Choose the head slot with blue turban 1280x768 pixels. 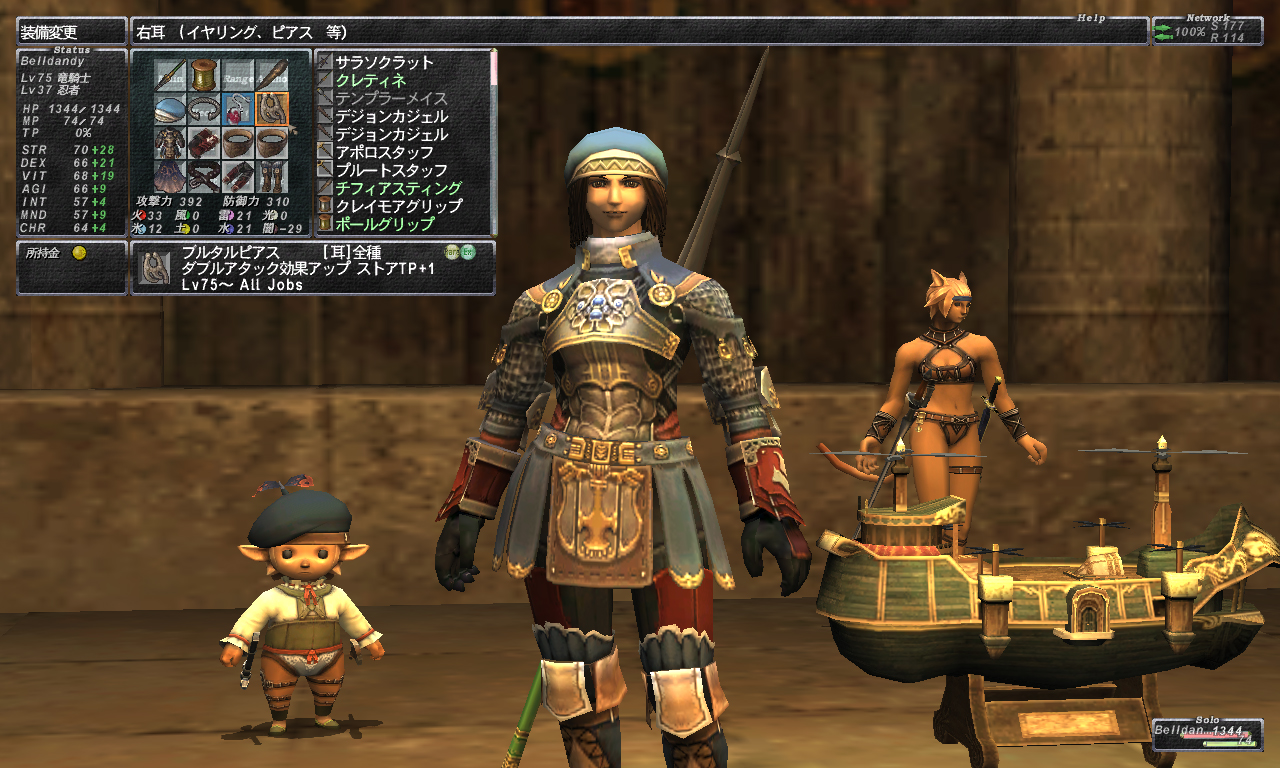(x=170, y=108)
